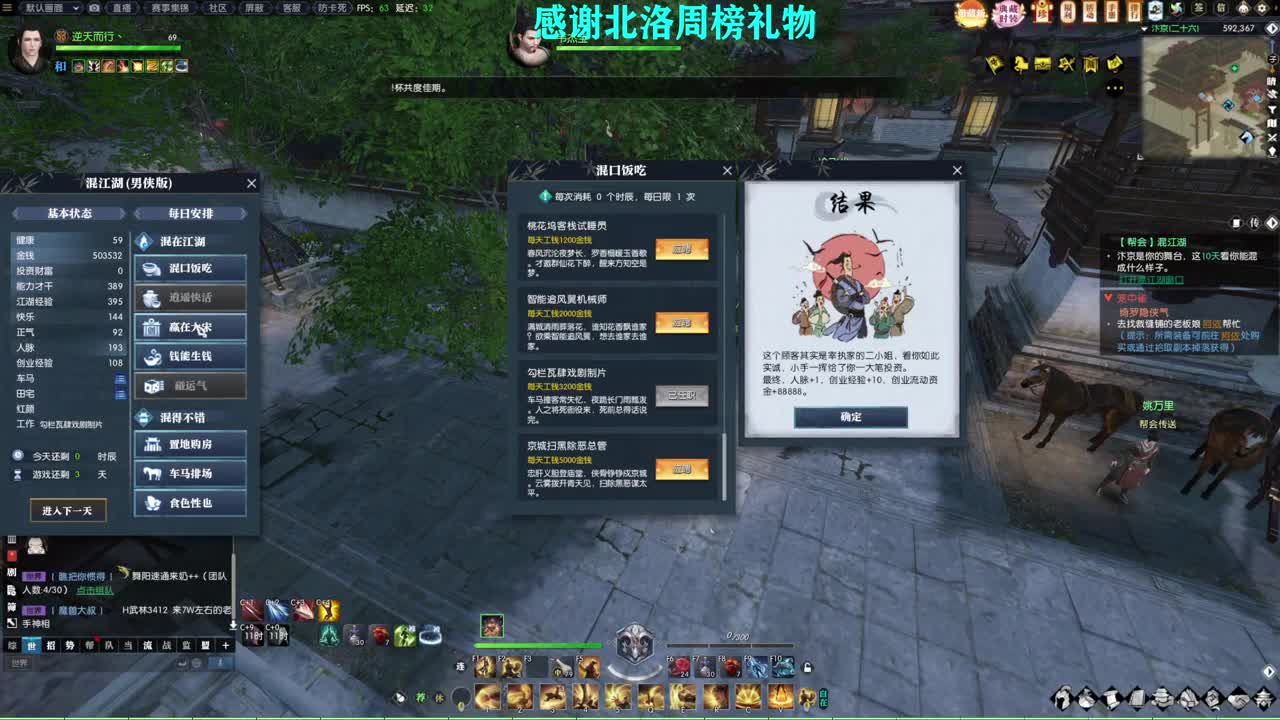Viewport: 1280px width, 720px height.
Task: Click the + to add a new chat tab
Action: tap(225, 646)
